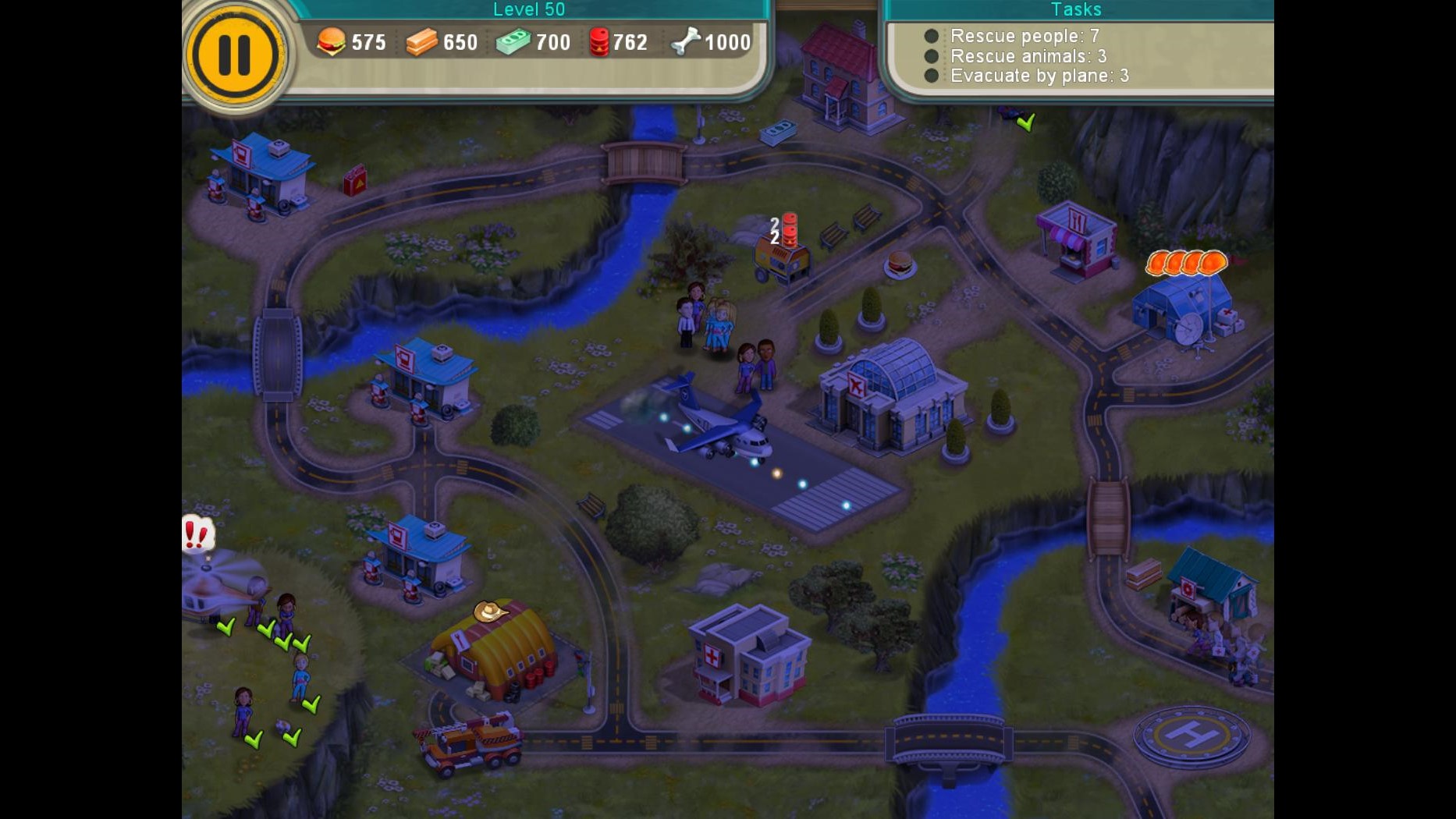Open the Tasks panel header
Image resolution: width=1456 pixels, height=819 pixels.
click(x=1076, y=9)
